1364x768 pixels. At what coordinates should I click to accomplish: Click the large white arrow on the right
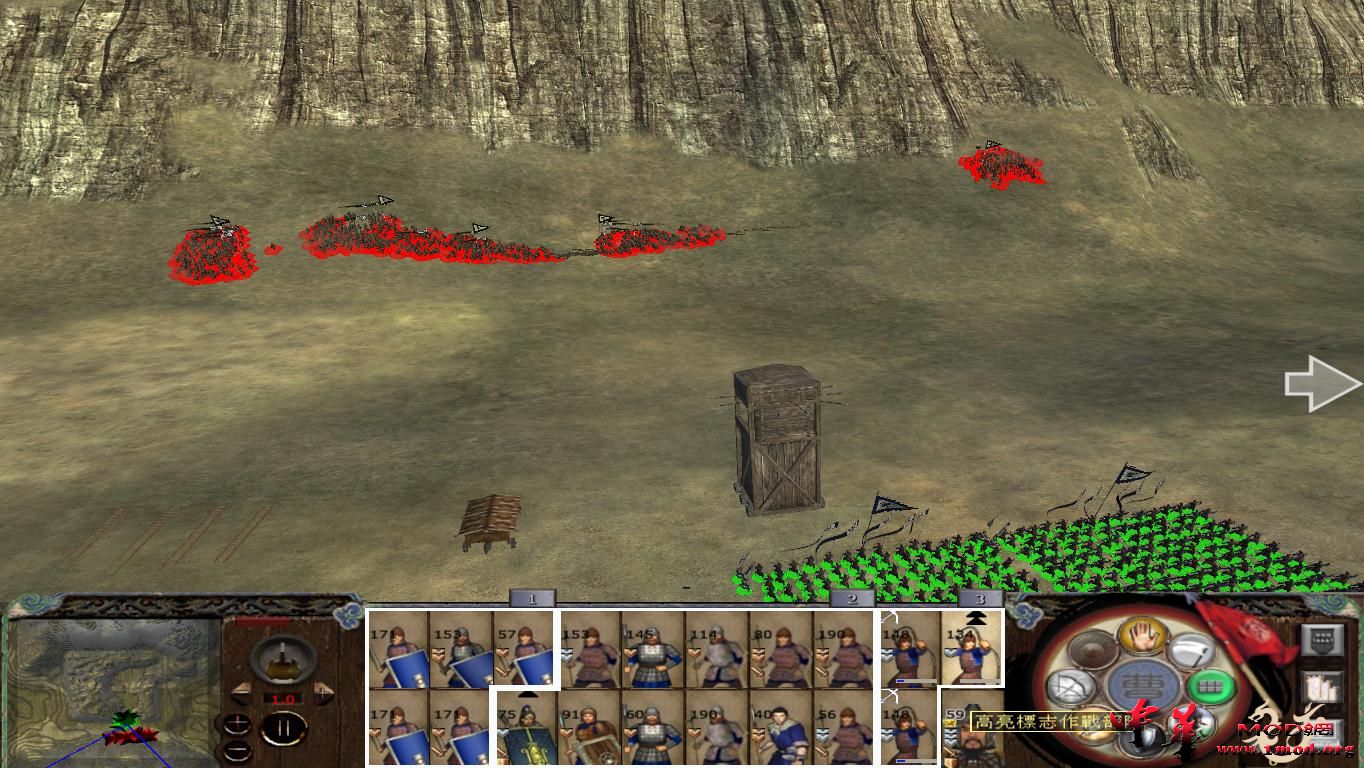coord(1320,383)
